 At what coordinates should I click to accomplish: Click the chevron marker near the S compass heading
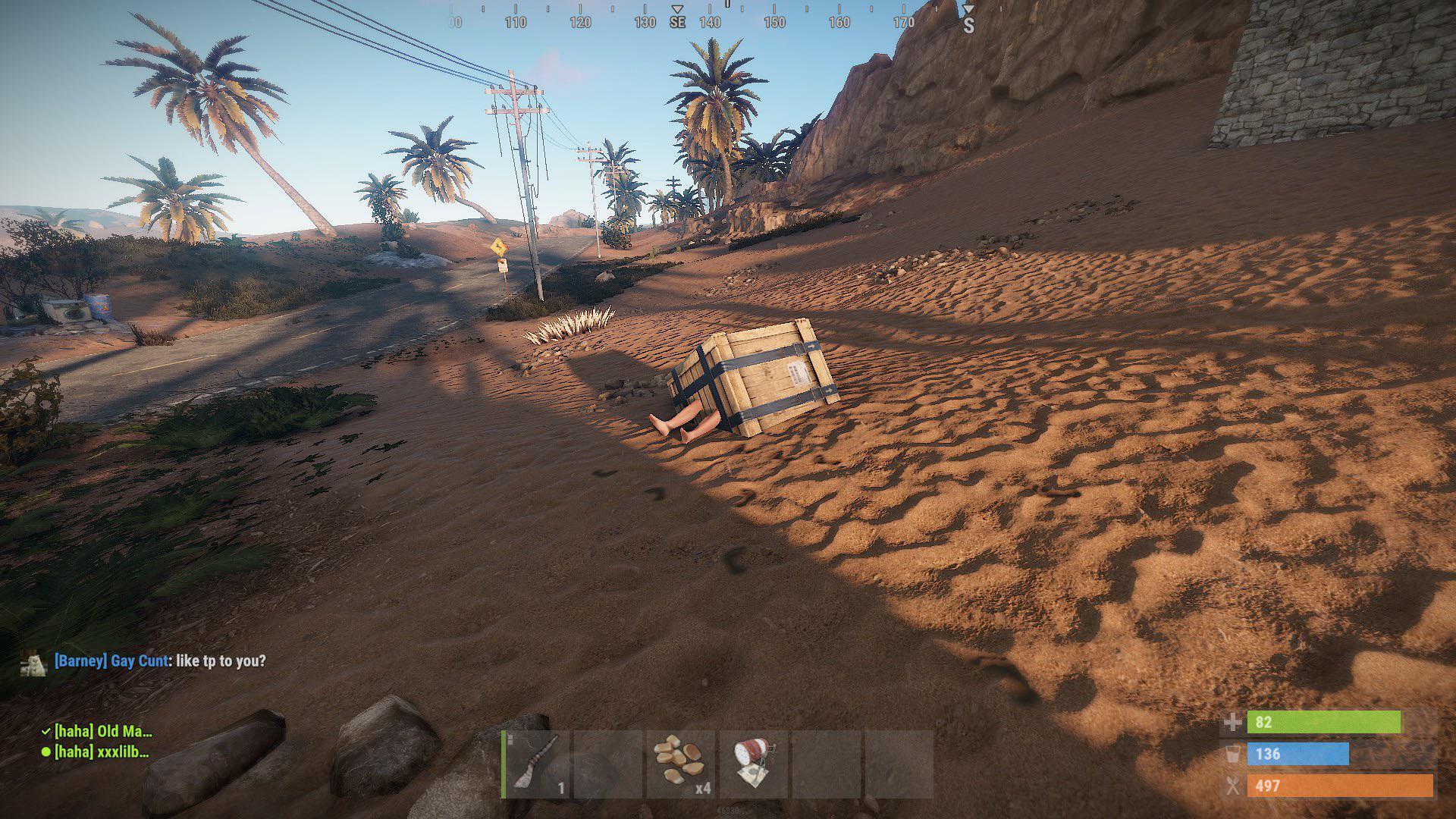(968, 8)
